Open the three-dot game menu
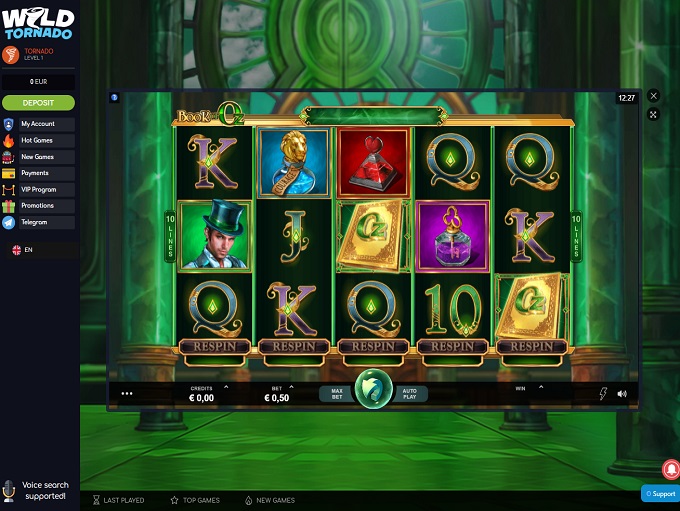Image resolution: width=680 pixels, height=511 pixels. pos(127,394)
